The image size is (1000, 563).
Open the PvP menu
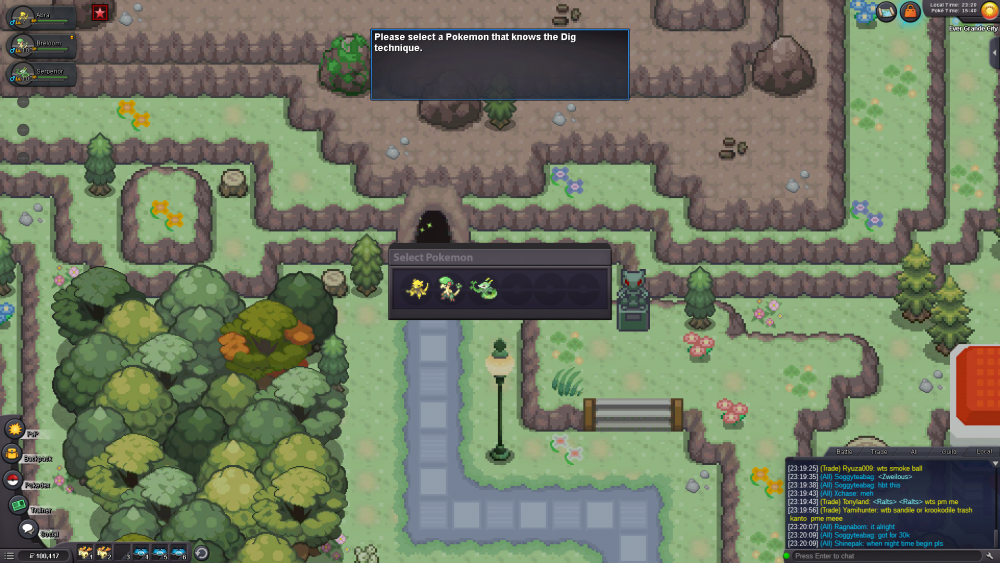pos(15,429)
